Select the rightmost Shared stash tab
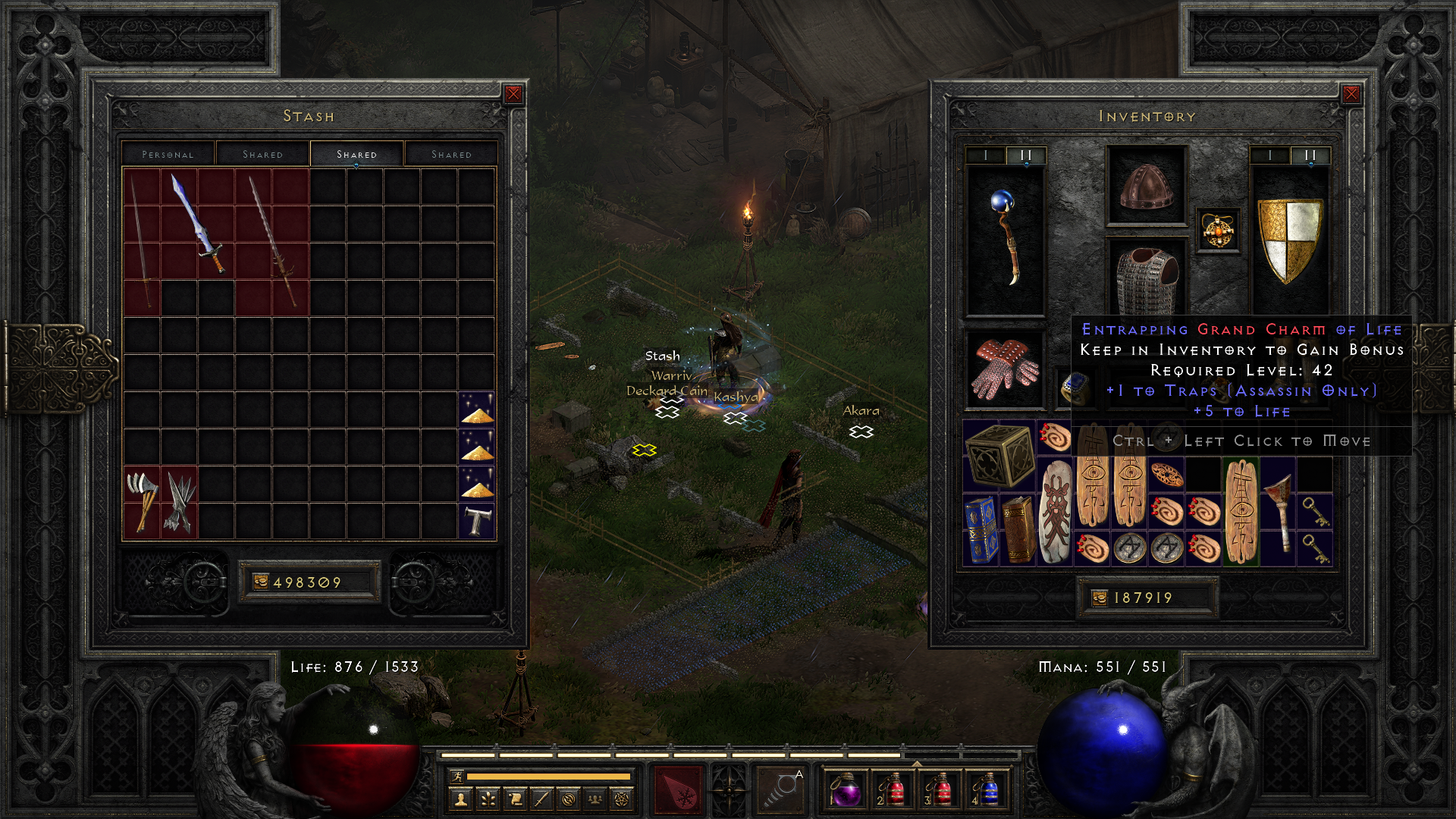 [x=451, y=154]
